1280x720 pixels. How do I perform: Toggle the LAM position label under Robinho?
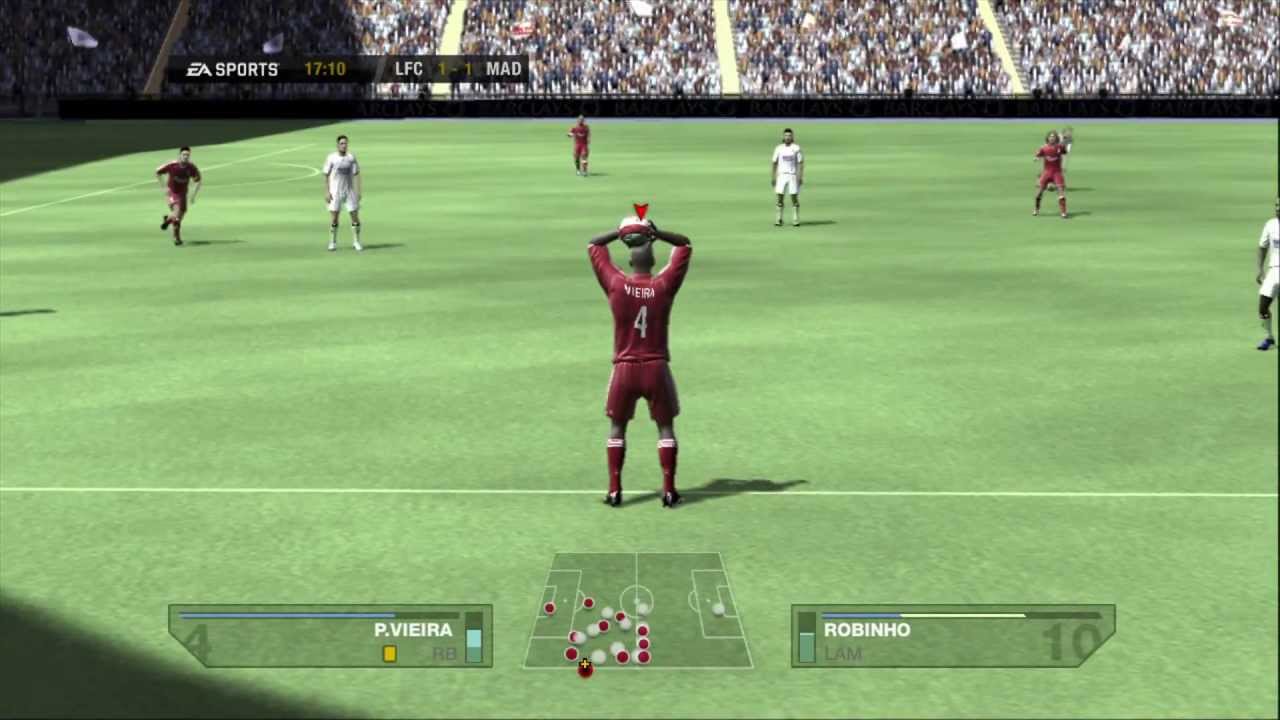[843, 653]
